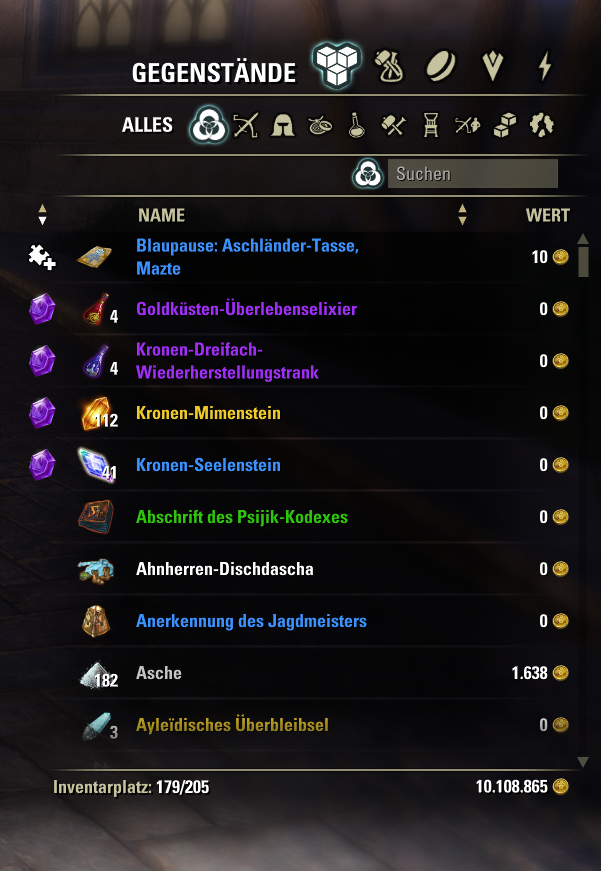The height and width of the screenshot is (871, 601).
Task: Sort the list by Name column
Action: (161, 215)
